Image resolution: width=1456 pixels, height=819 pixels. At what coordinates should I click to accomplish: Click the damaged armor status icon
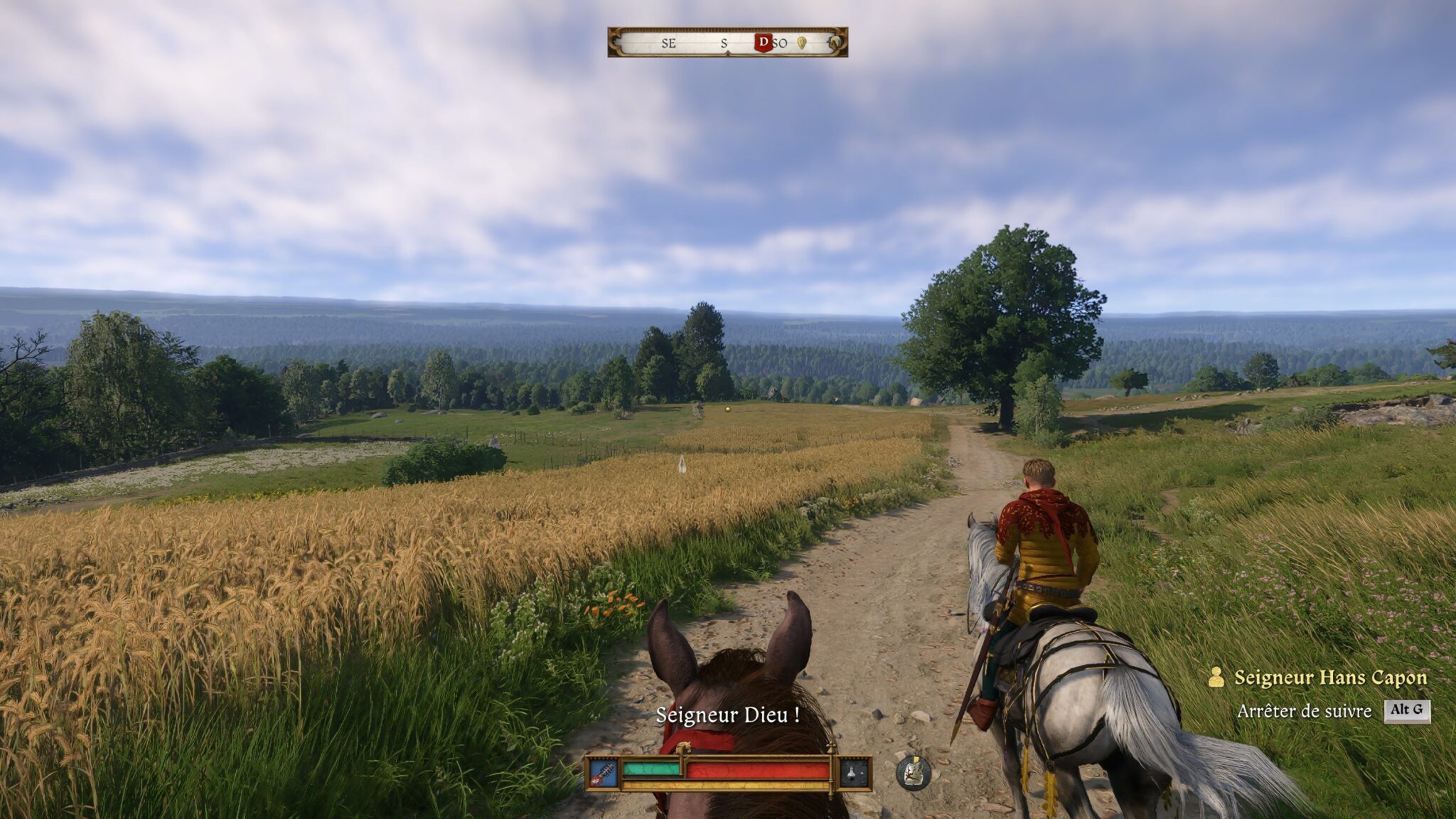[914, 772]
